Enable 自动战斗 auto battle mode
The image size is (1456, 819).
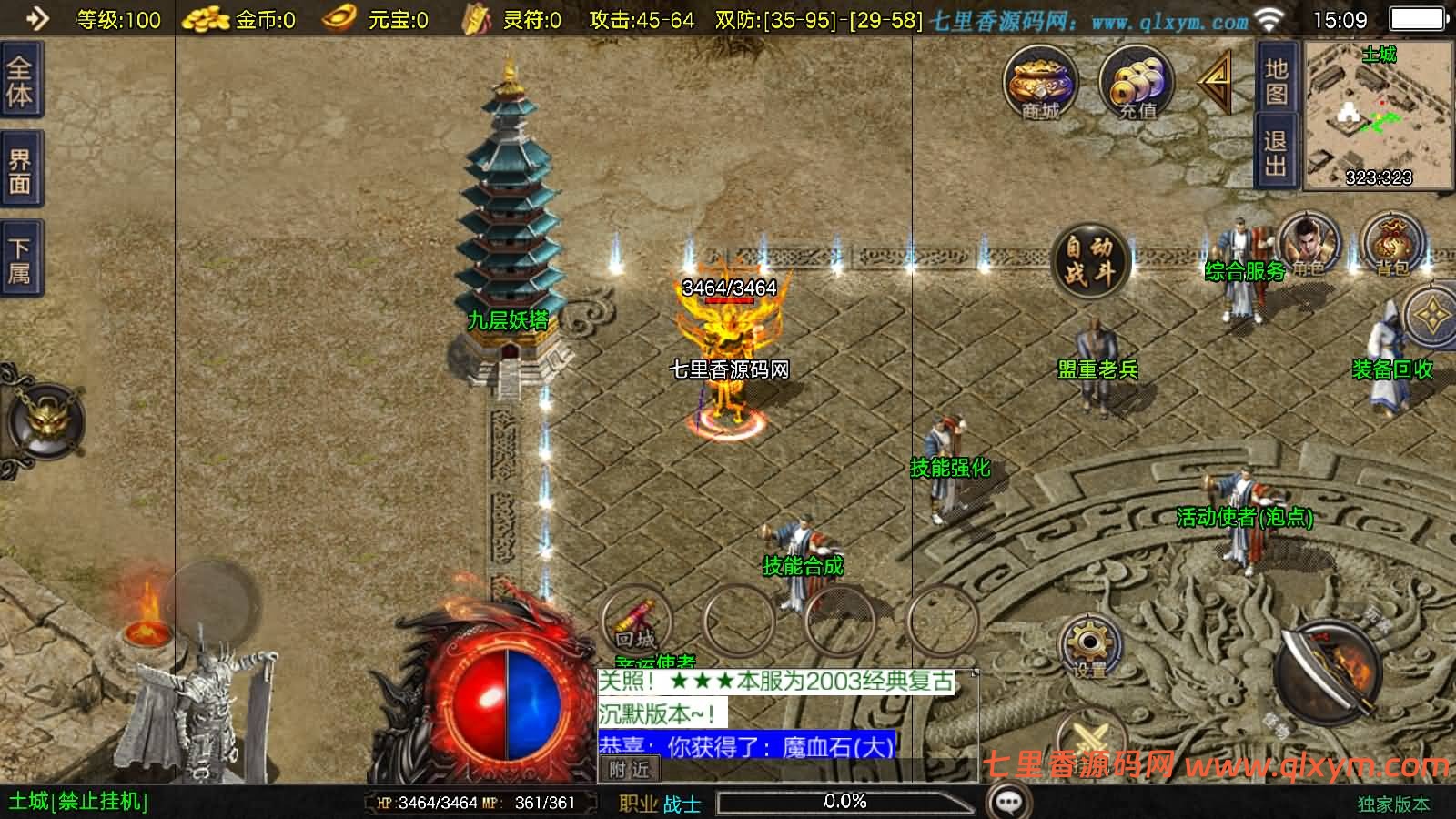(x=1088, y=259)
